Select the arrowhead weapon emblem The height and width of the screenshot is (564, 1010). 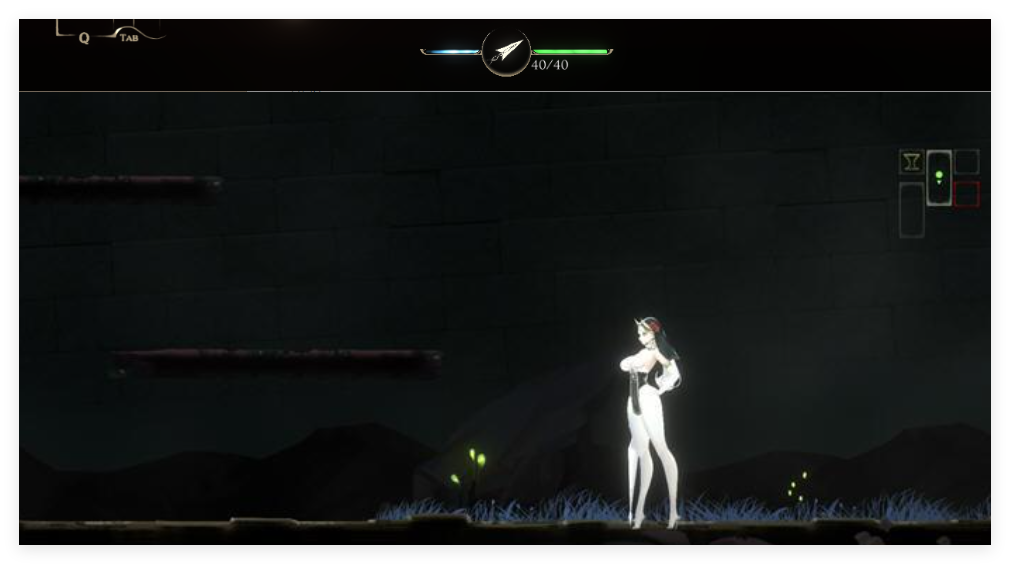tap(506, 52)
